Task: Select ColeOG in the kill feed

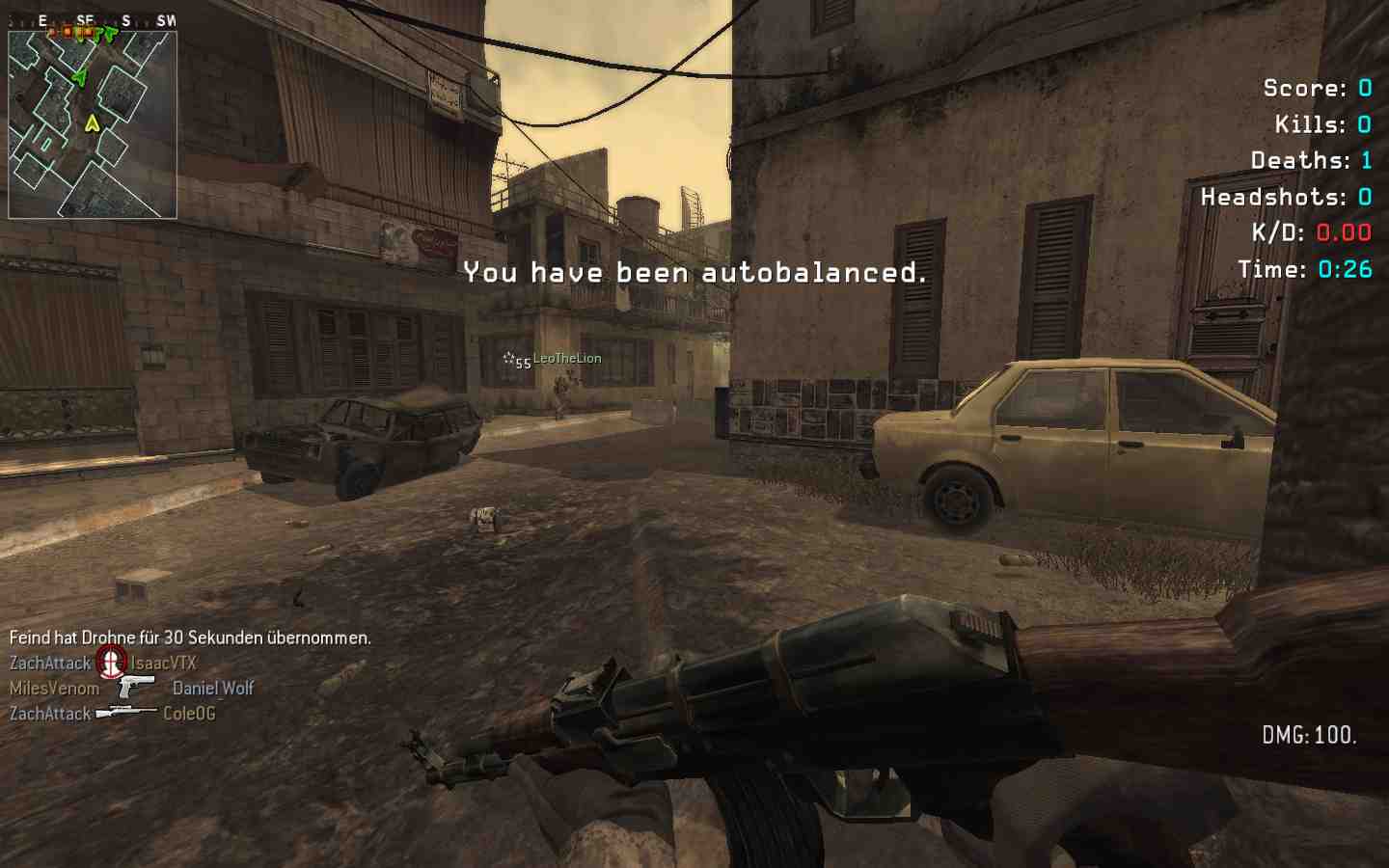Action: (189, 714)
